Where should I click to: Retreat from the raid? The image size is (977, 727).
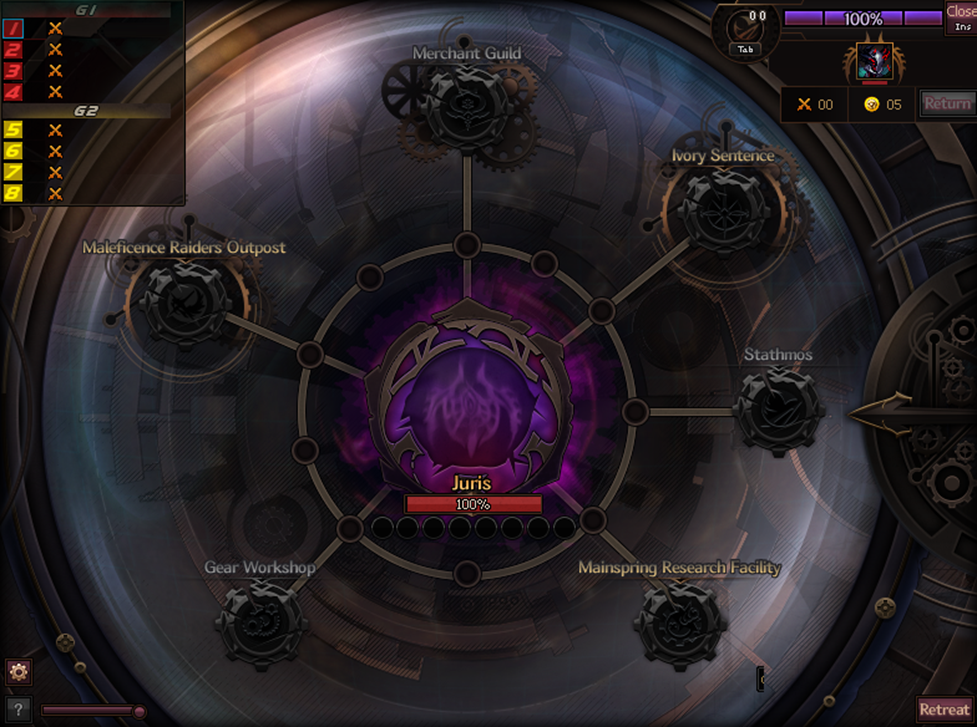click(944, 710)
